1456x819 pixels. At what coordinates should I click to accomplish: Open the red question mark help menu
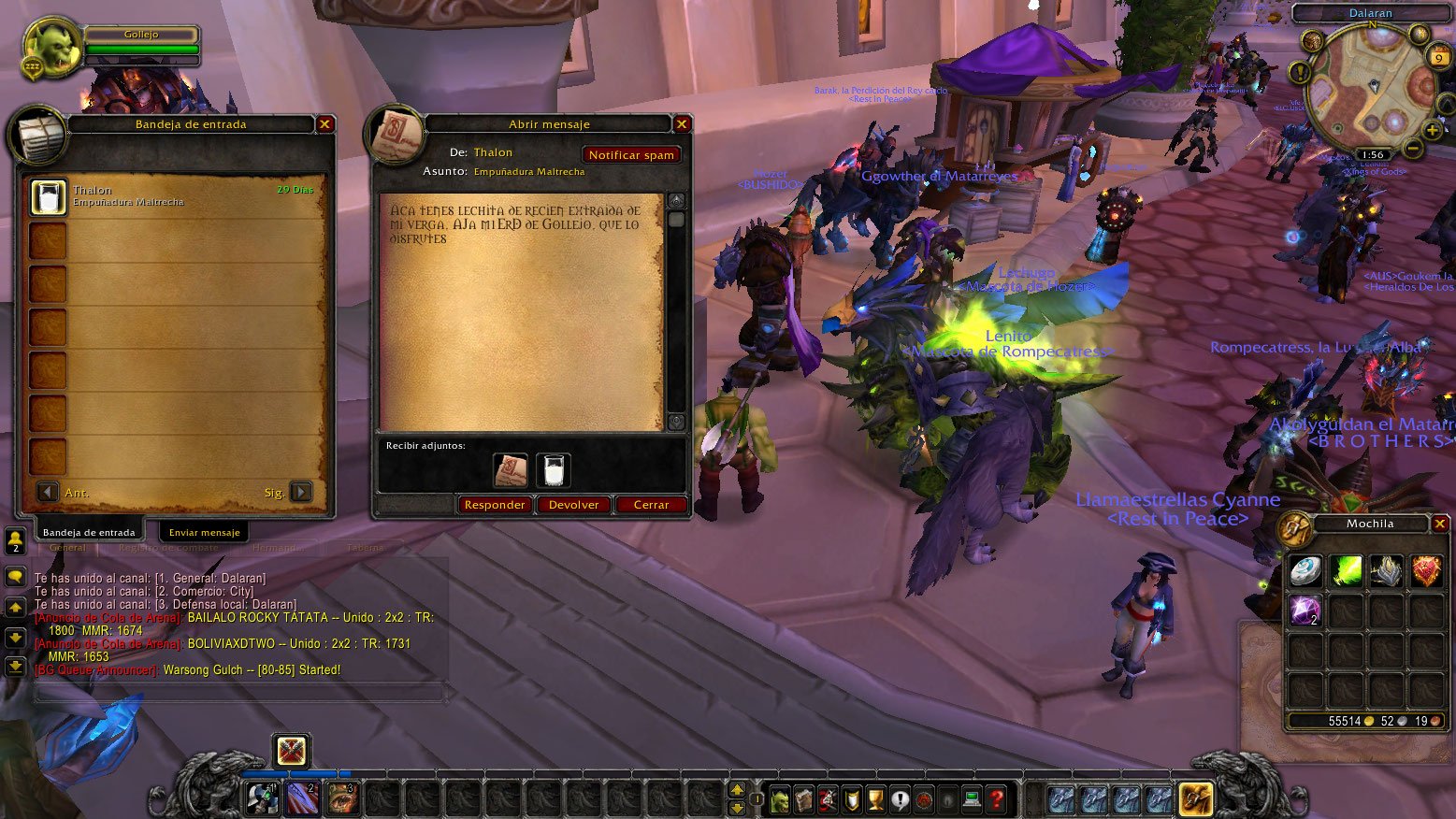997,800
